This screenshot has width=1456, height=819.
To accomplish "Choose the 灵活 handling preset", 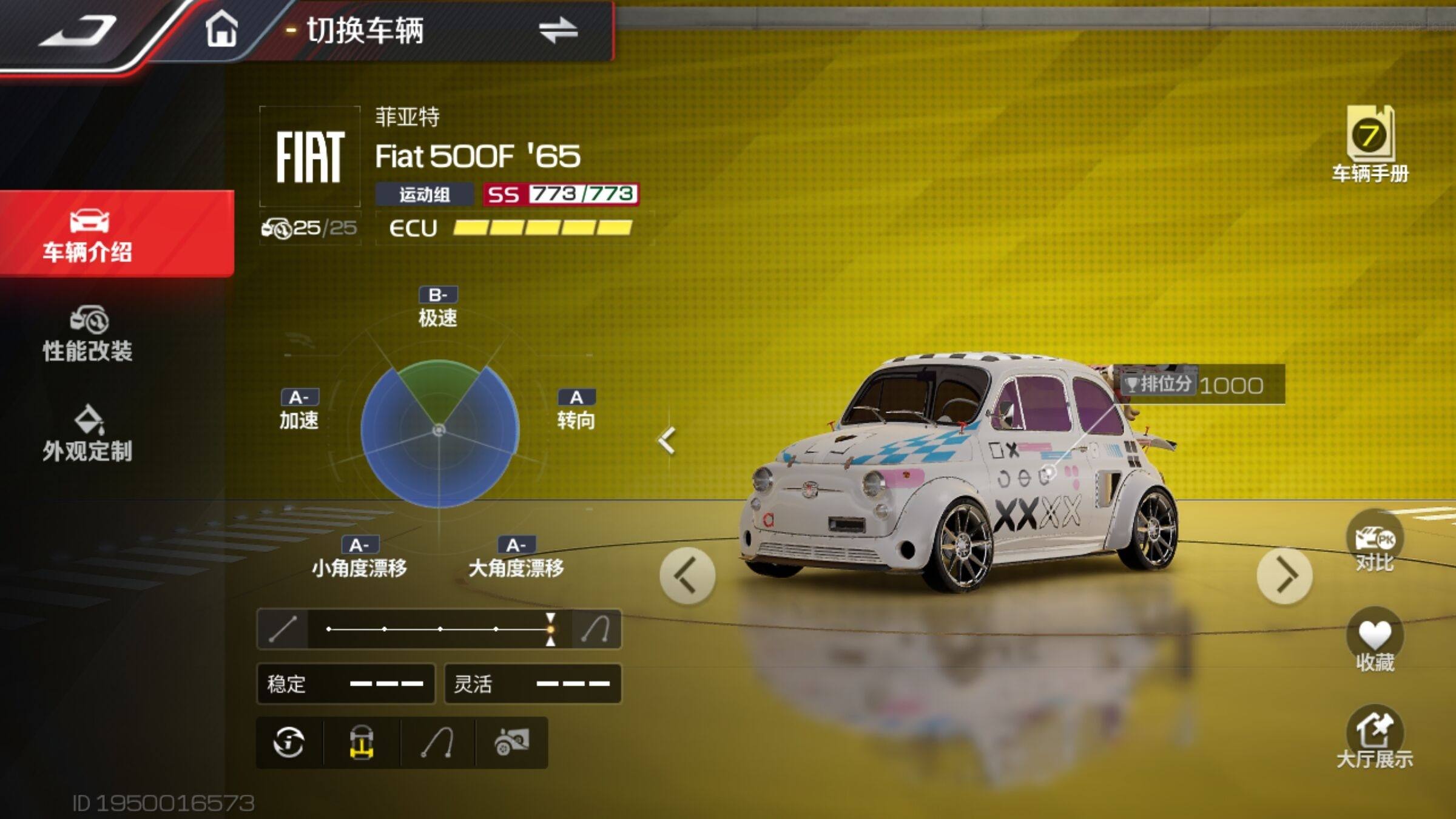I will (x=533, y=684).
